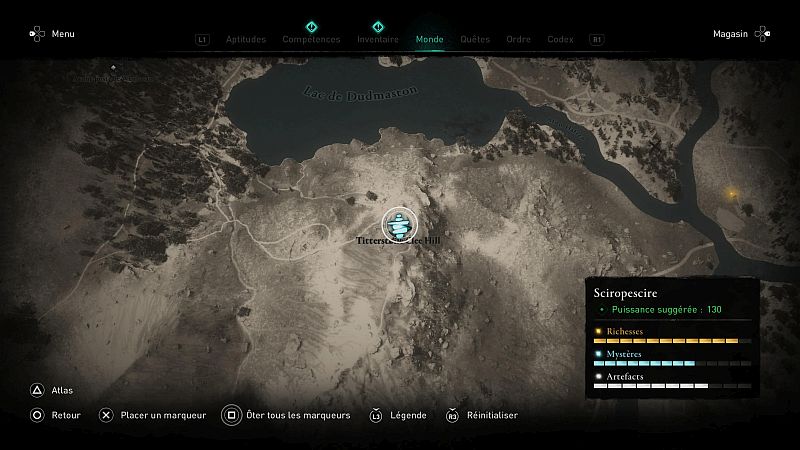Switch to the Codex tab
The width and height of the screenshot is (800, 450).
pyautogui.click(x=560, y=40)
